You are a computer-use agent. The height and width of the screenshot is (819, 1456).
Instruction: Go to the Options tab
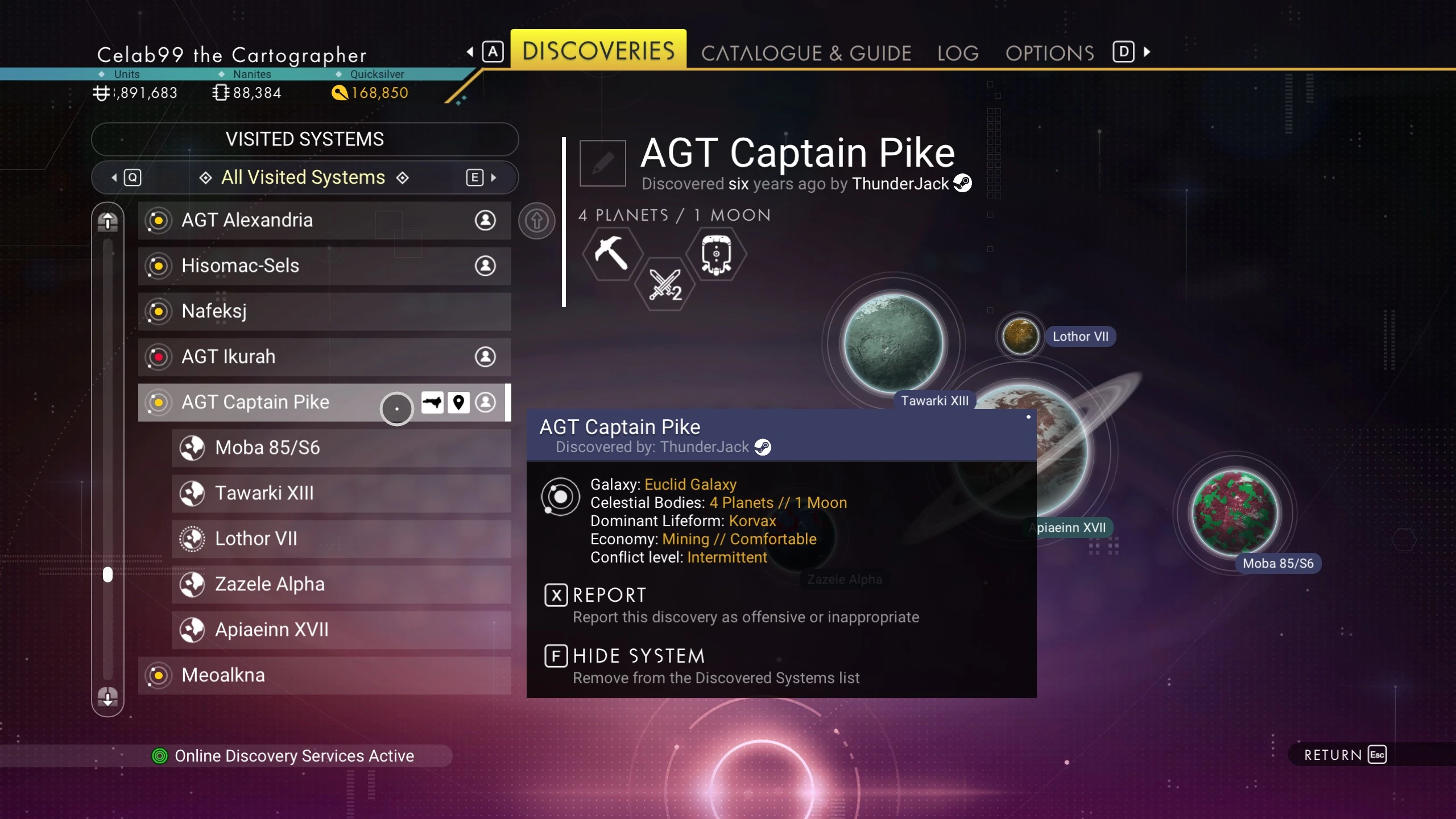1049,53
